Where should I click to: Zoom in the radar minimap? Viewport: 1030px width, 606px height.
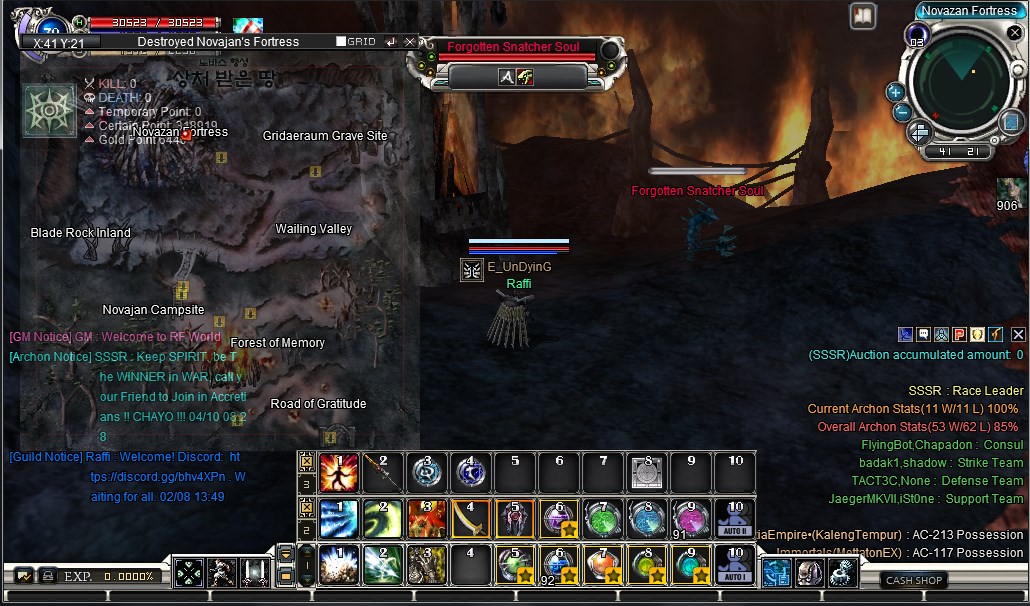895,92
